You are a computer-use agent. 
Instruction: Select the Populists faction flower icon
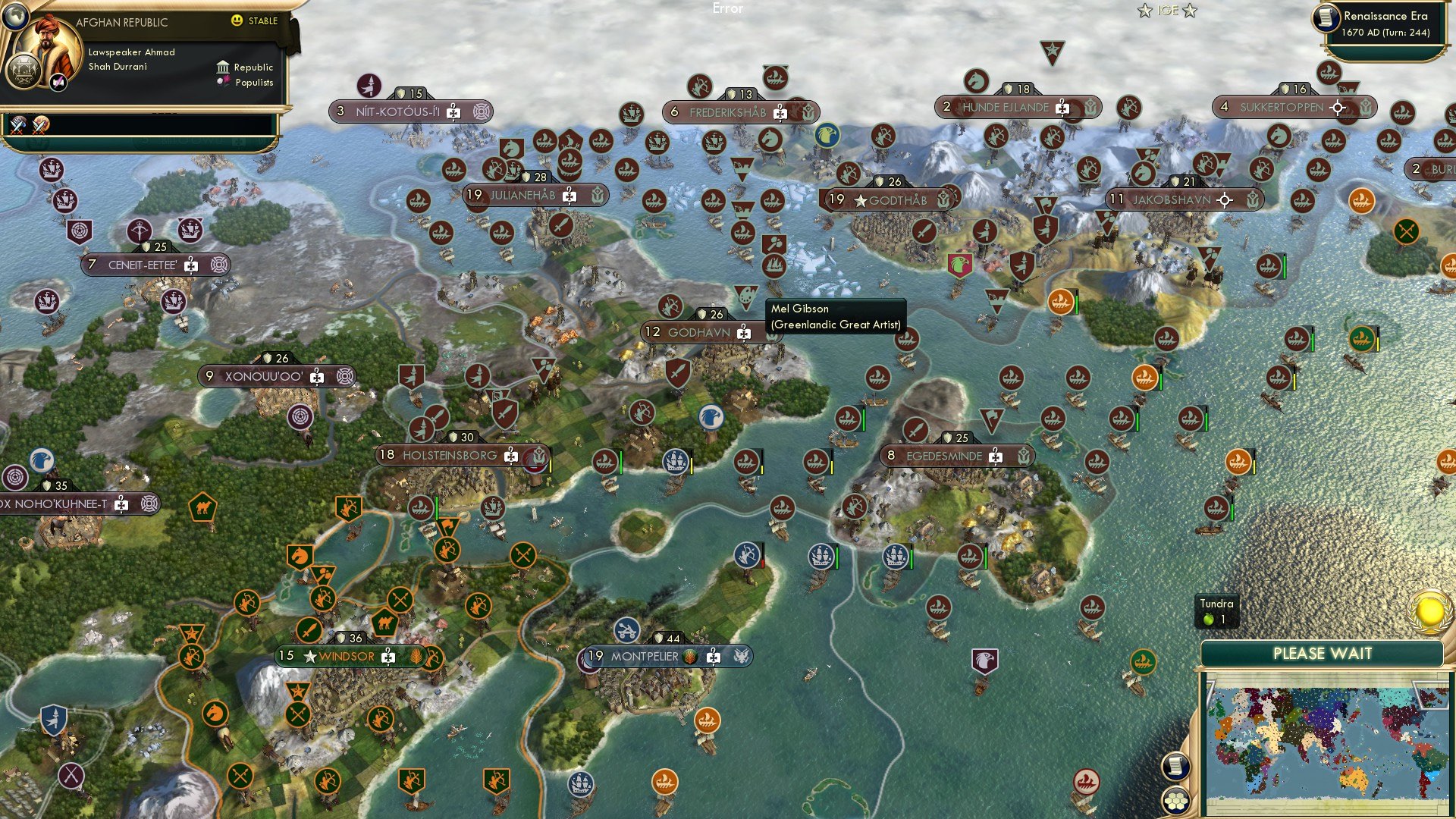tap(223, 81)
